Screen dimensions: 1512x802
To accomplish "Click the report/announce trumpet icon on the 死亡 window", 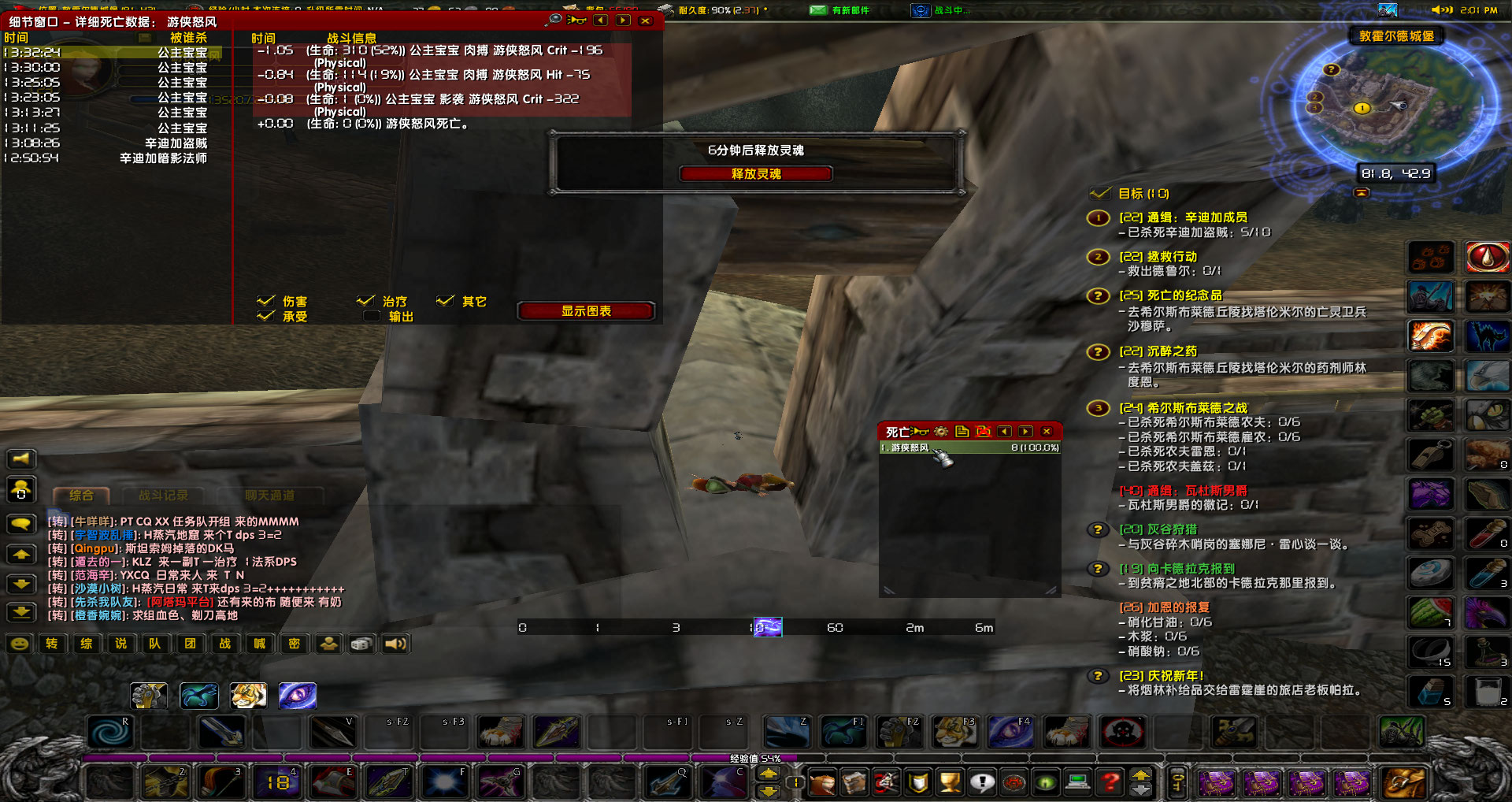I will 920,432.
